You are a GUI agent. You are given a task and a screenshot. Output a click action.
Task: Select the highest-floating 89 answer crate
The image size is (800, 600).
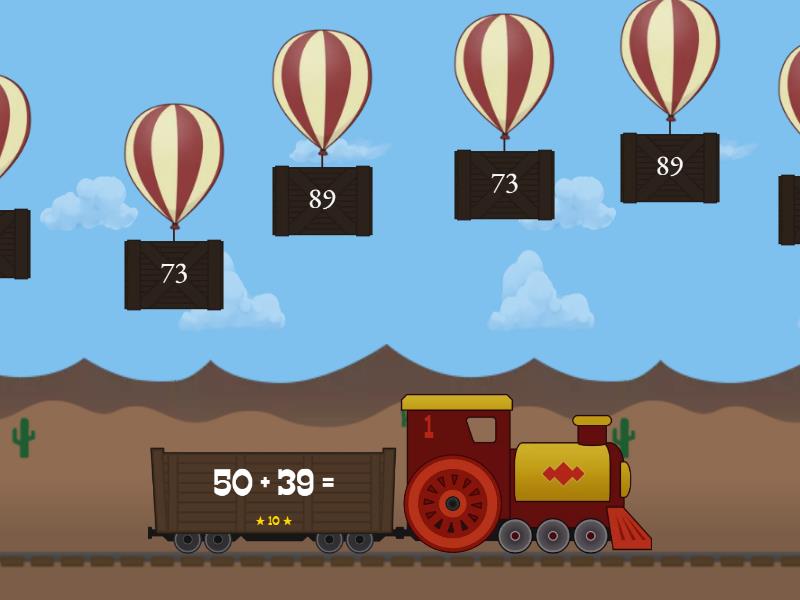point(669,167)
